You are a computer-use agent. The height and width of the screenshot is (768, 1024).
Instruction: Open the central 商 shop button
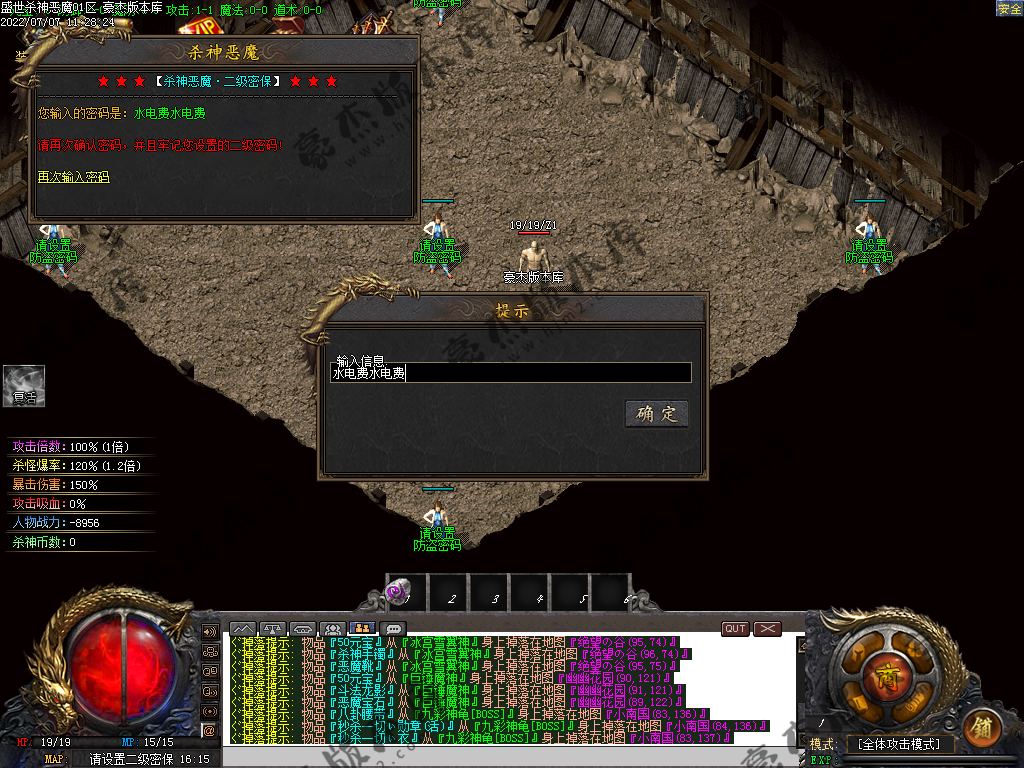886,671
